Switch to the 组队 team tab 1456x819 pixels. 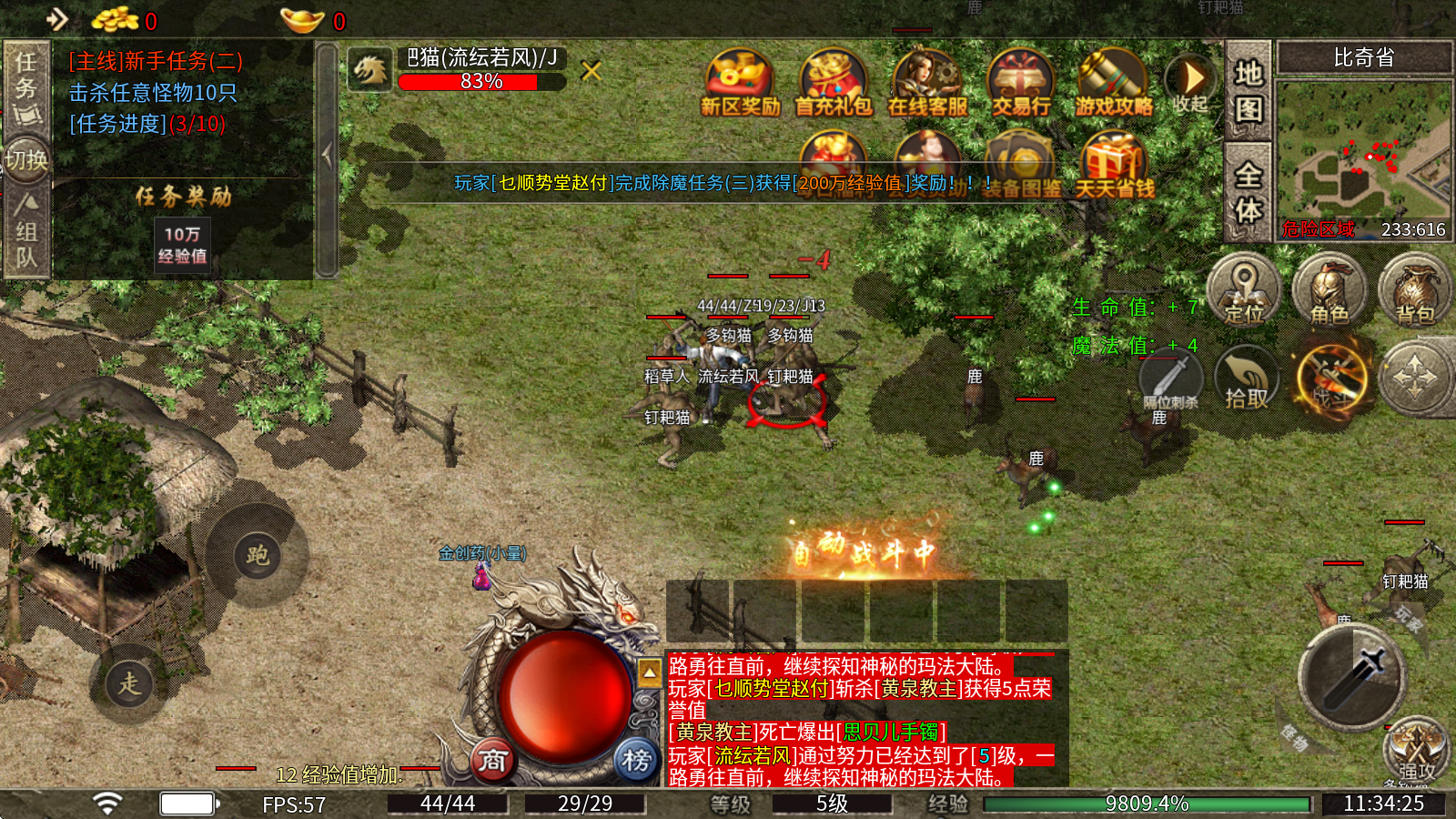pos(26,232)
